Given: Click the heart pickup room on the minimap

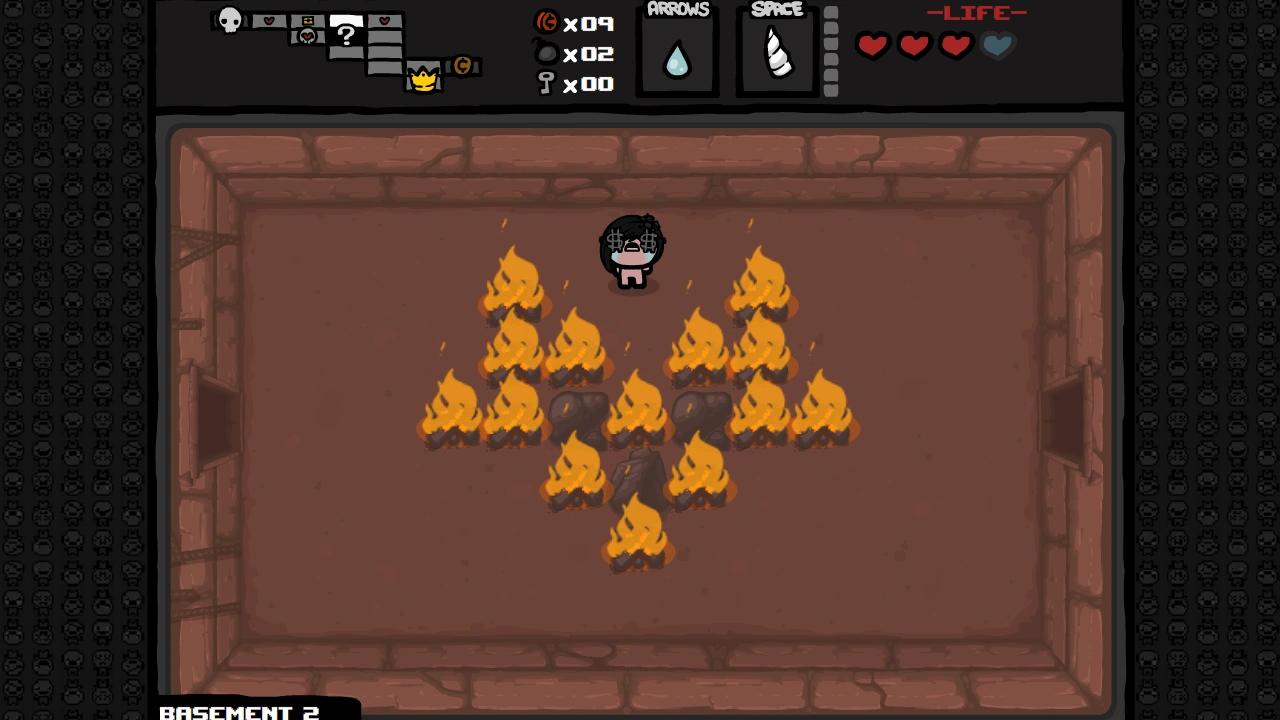Looking at the screenshot, I should point(269,20).
